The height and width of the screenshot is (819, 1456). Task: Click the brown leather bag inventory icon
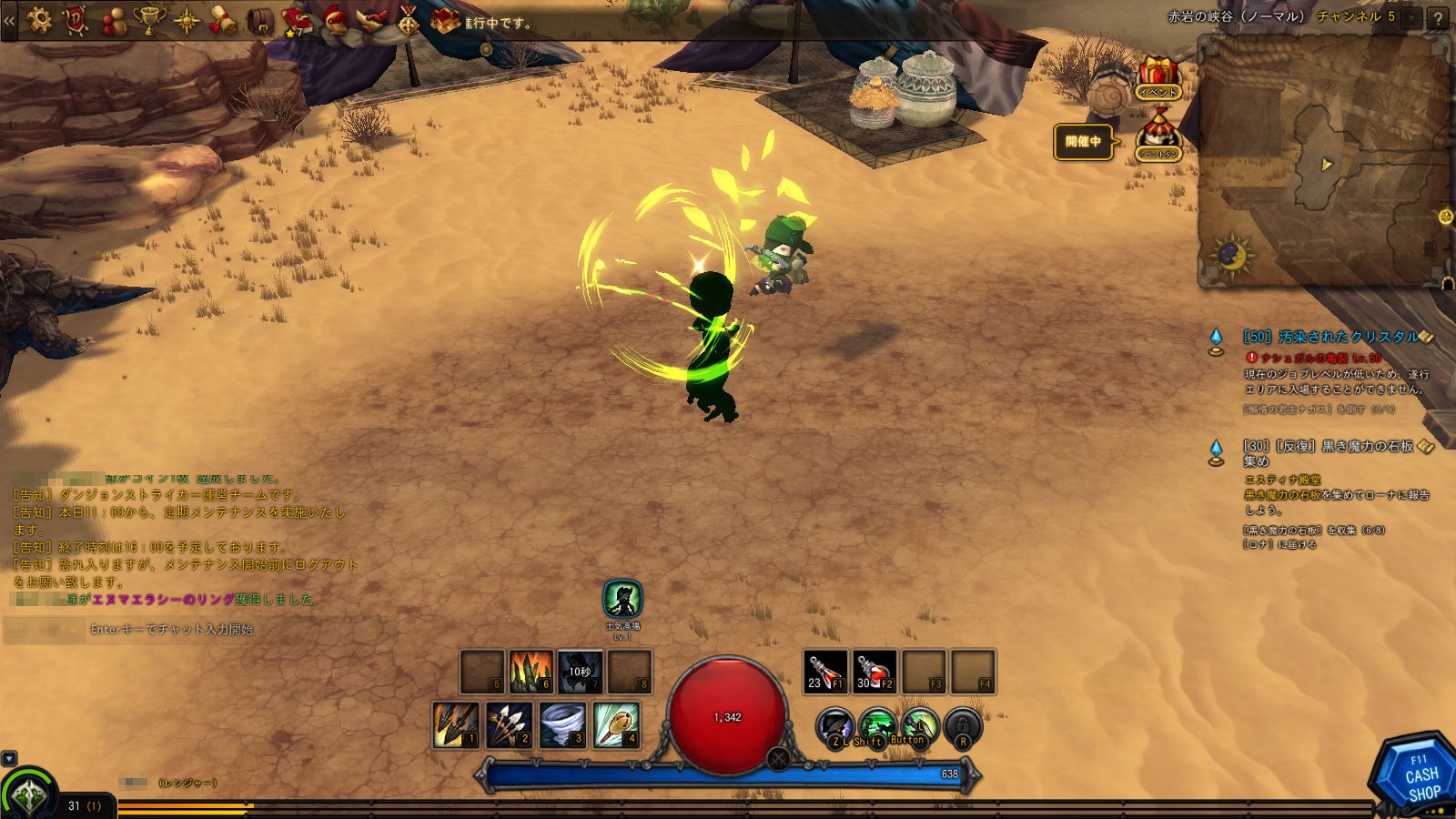pyautogui.click(x=261, y=20)
